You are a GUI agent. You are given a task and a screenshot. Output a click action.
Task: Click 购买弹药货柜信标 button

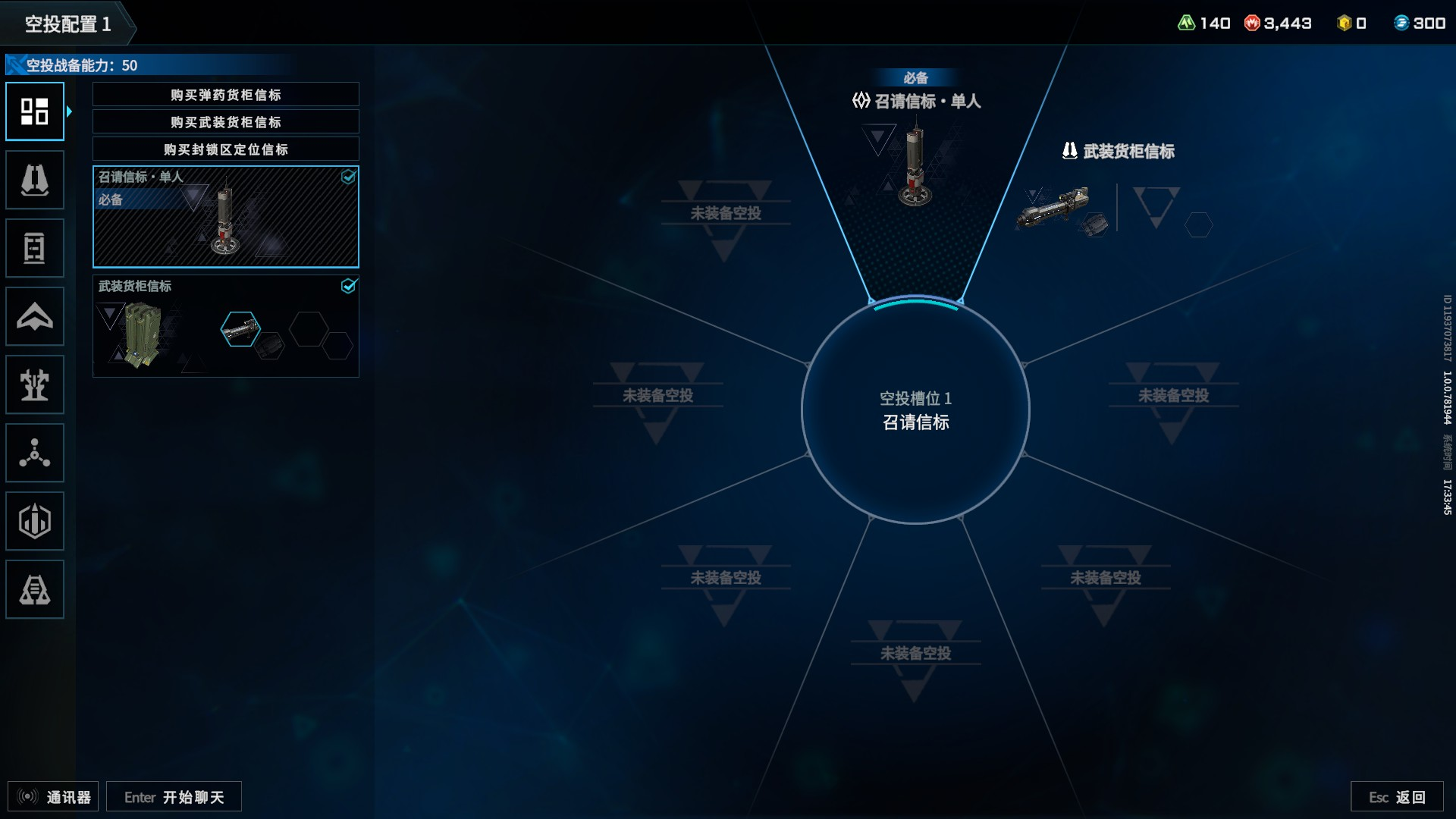225,95
